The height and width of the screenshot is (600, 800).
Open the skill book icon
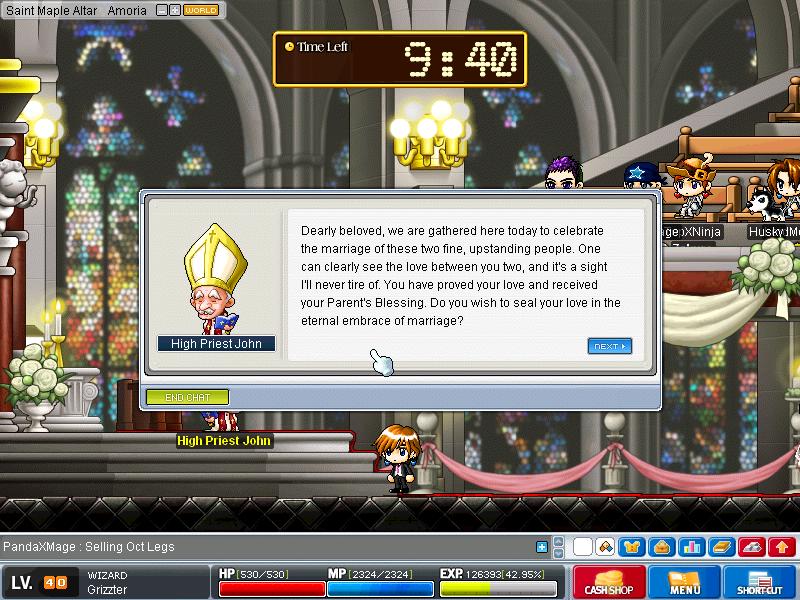pos(721,547)
